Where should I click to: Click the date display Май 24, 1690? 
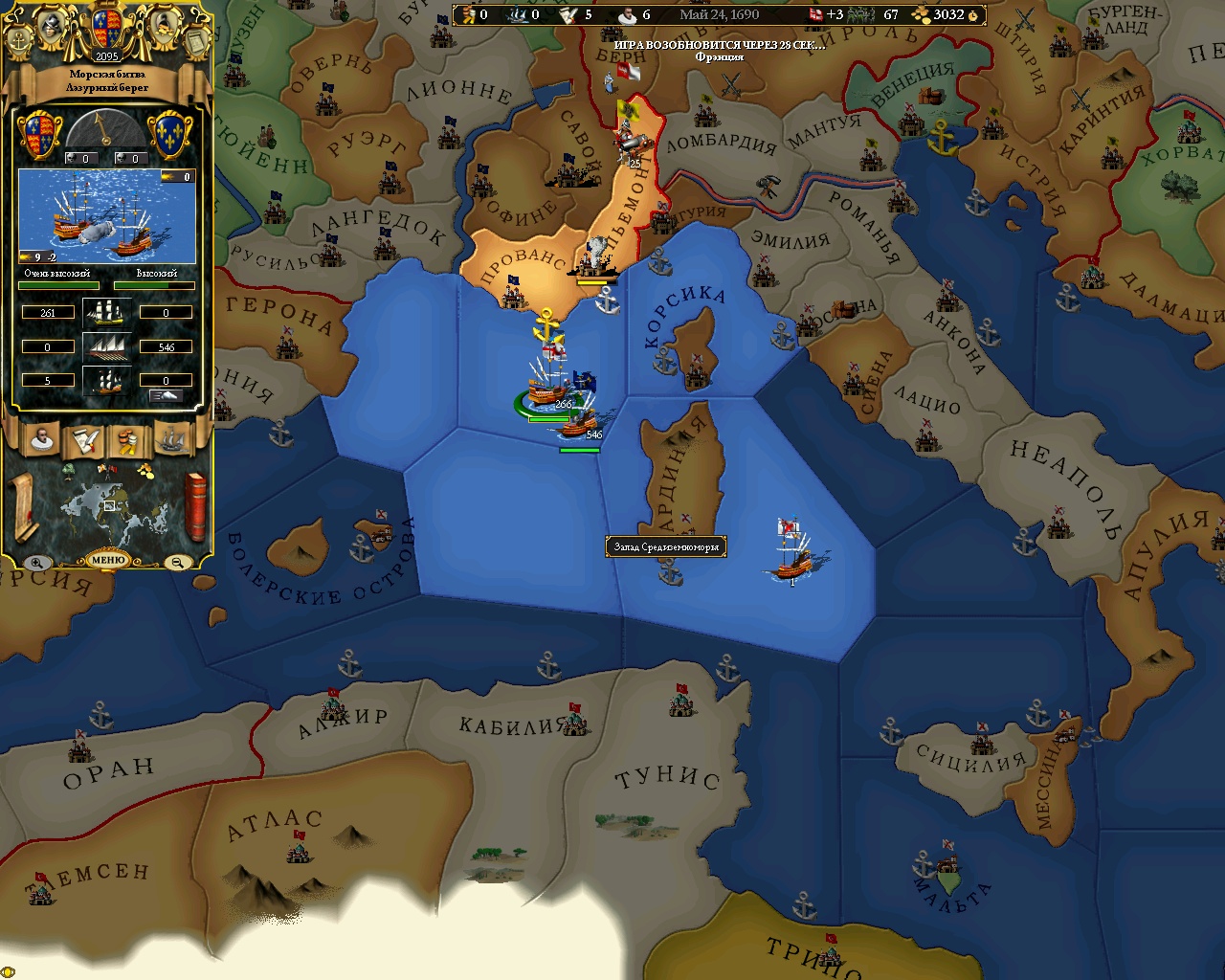pyautogui.click(x=719, y=14)
